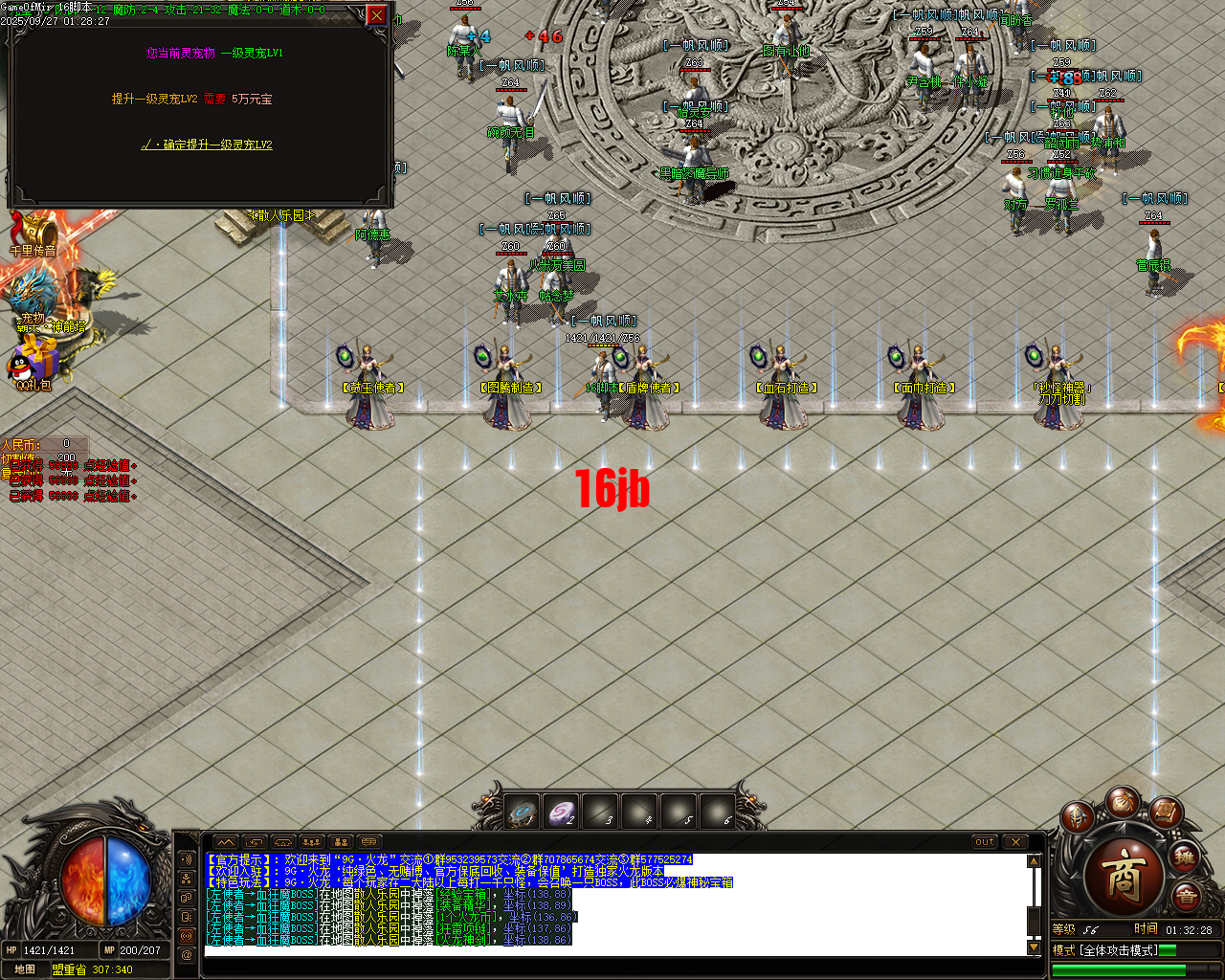This screenshot has width=1225, height=980.
Task: Open the helmet equipment icon above the shop button
Action: [1078, 817]
